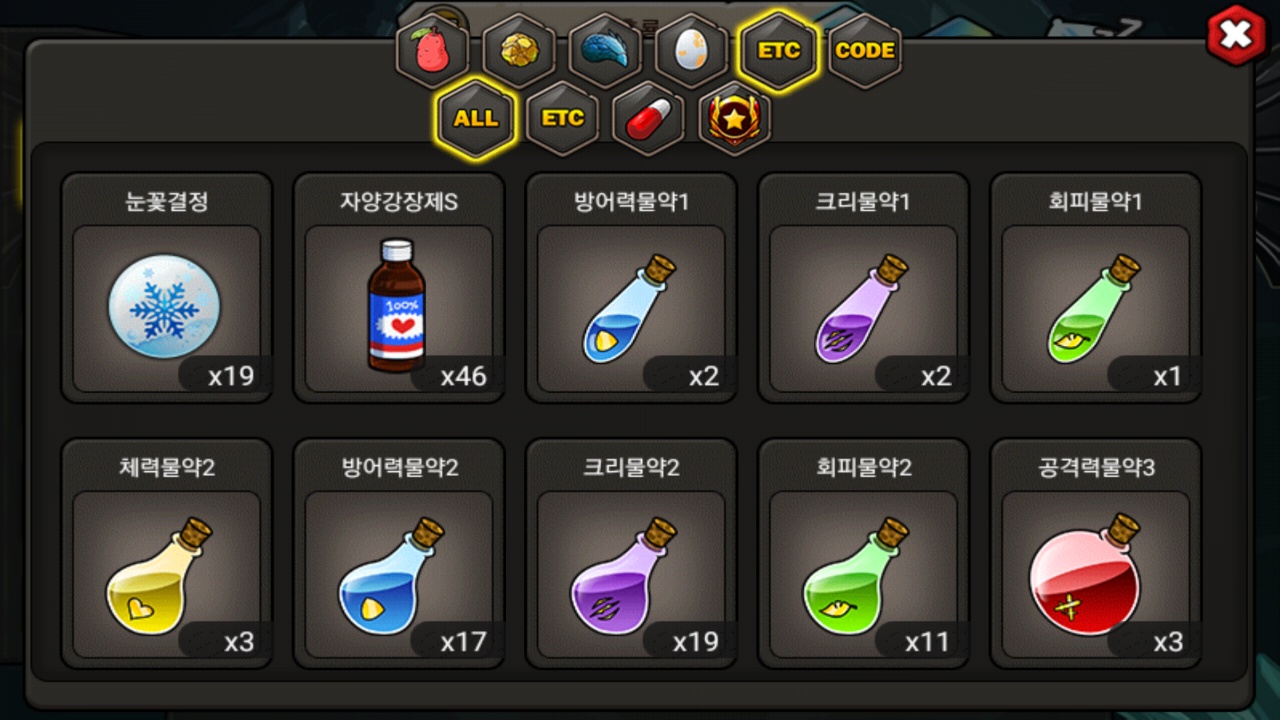This screenshot has width=1280, height=720.
Task: Open the star medal badge filter
Action: pos(734,118)
